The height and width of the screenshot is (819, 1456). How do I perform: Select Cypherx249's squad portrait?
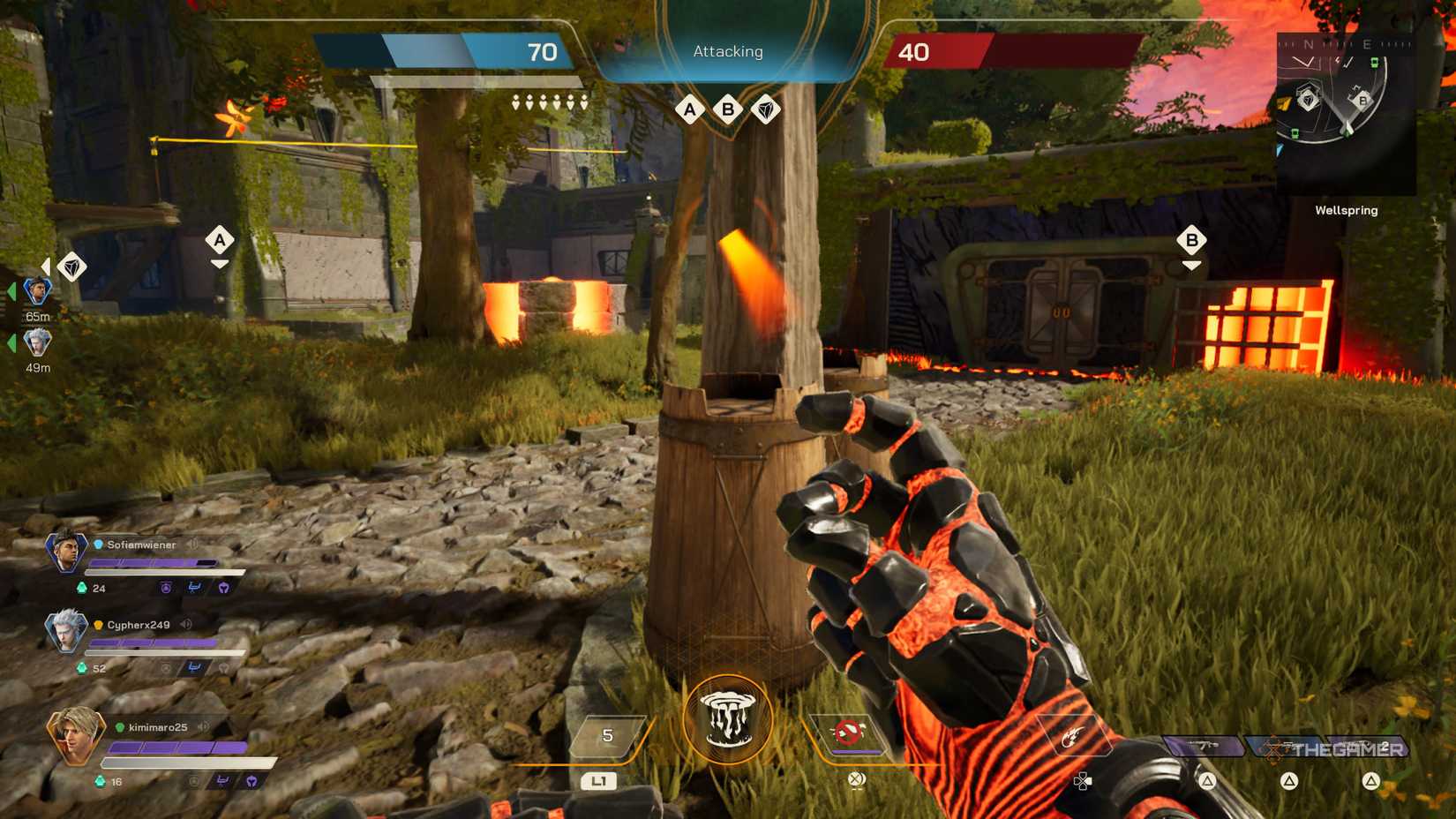point(66,630)
